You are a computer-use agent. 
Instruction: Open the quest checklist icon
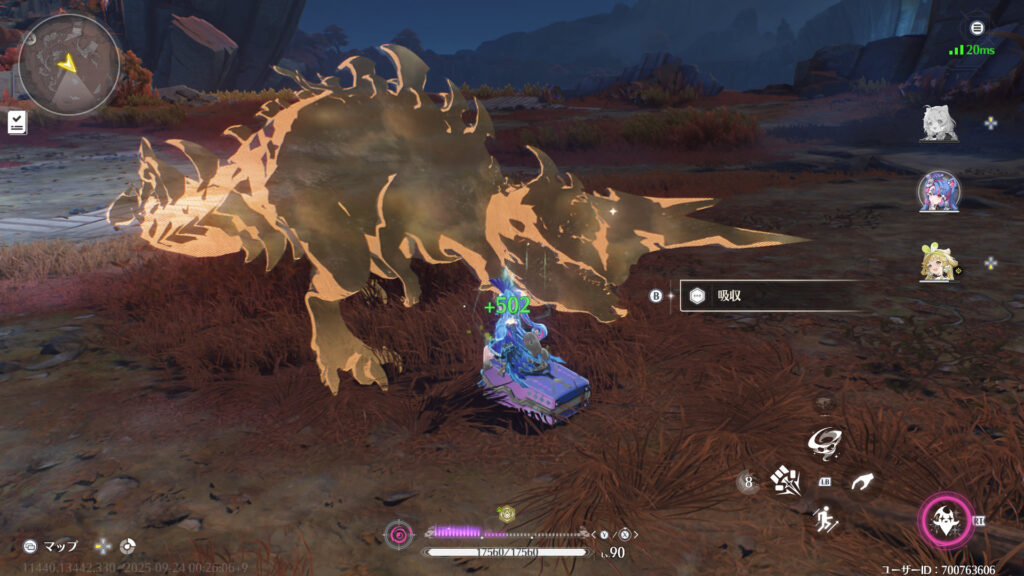coord(17,122)
